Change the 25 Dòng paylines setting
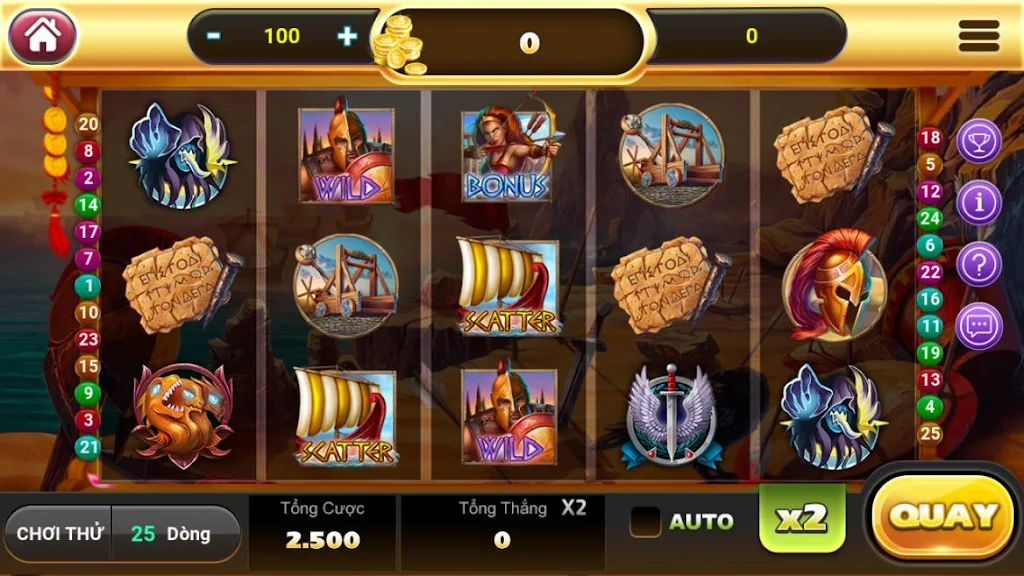The height and width of the screenshot is (576, 1024). [x=174, y=534]
